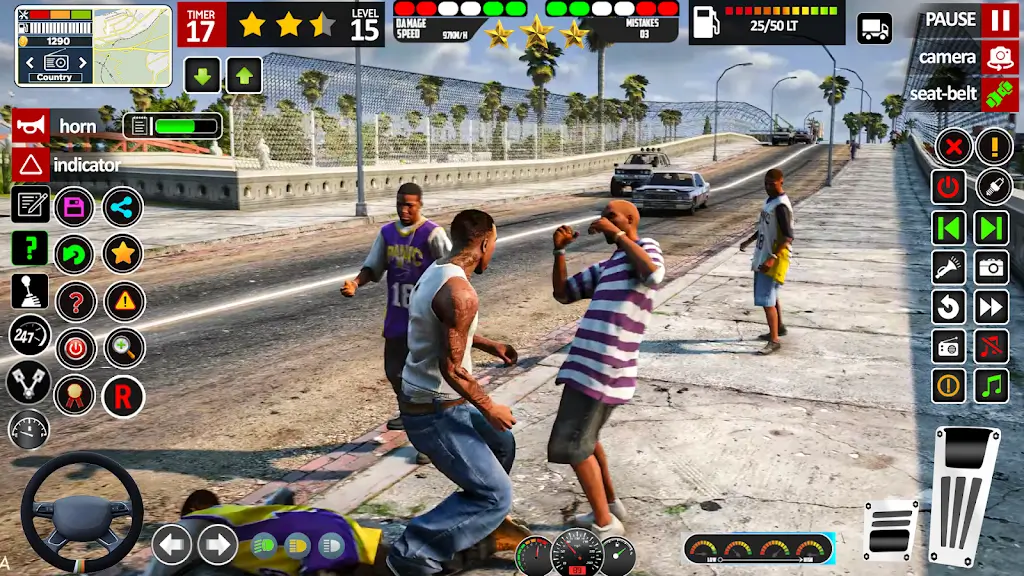This screenshot has width=1024, height=576.
Task: Tap the green up arrow button
Action: (243, 75)
